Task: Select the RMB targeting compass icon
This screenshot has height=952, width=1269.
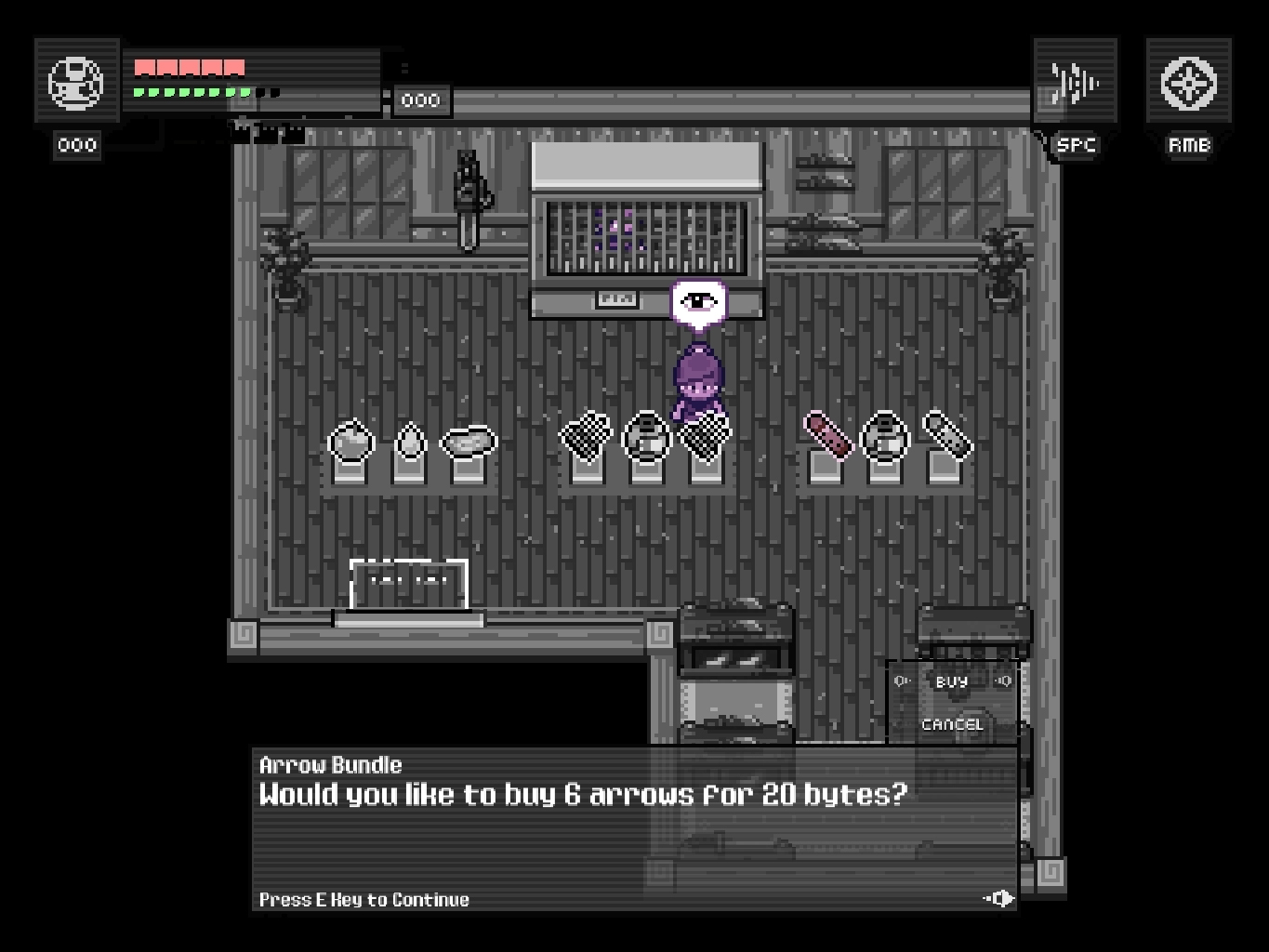Action: pyautogui.click(x=1186, y=82)
